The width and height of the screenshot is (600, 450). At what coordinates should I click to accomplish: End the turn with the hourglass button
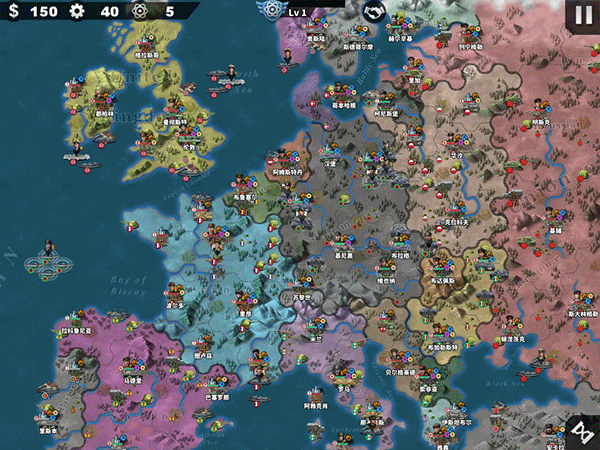coord(583,433)
